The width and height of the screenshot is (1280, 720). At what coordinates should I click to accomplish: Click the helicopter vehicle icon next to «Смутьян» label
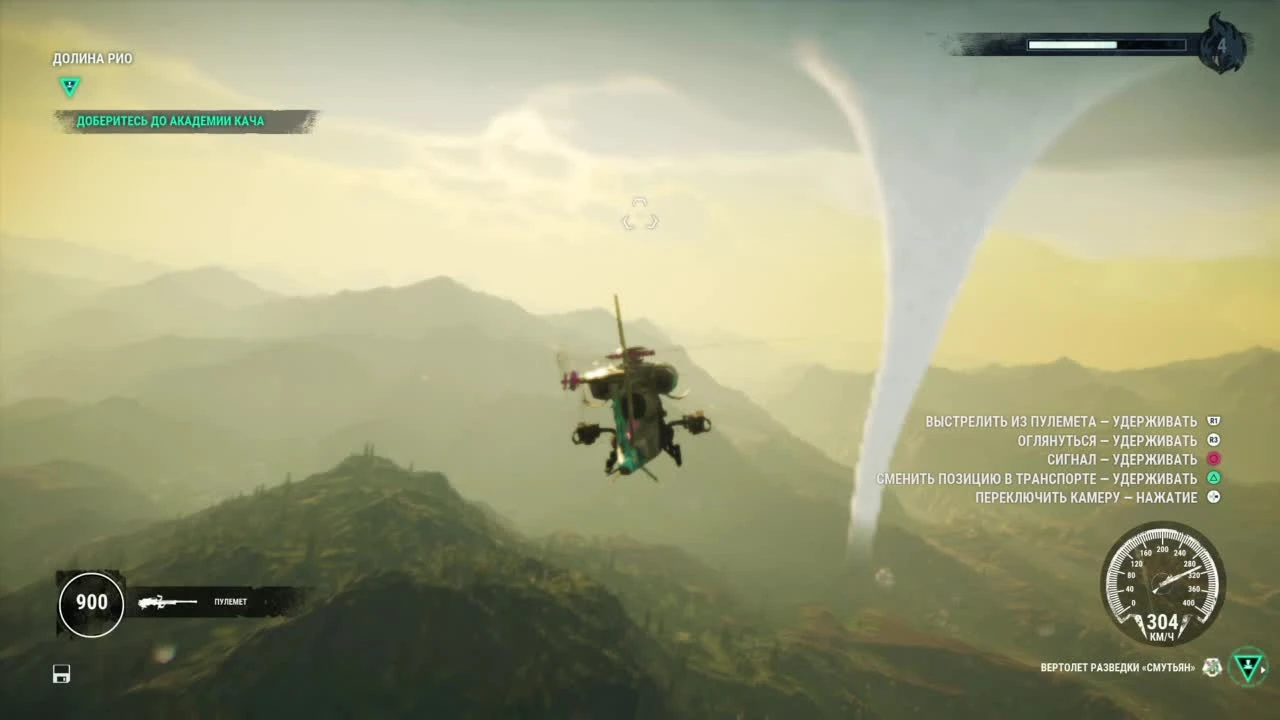(1210, 668)
